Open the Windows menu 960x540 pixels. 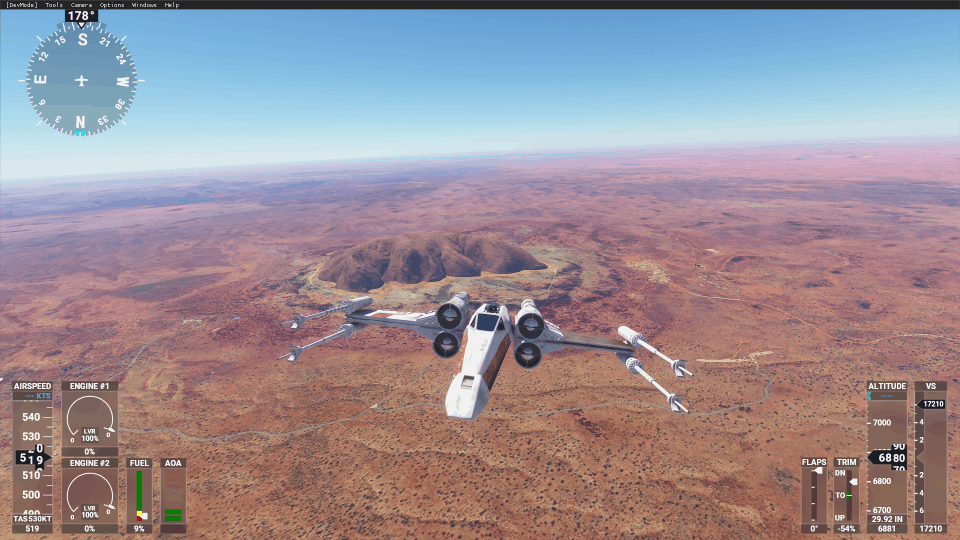click(144, 5)
